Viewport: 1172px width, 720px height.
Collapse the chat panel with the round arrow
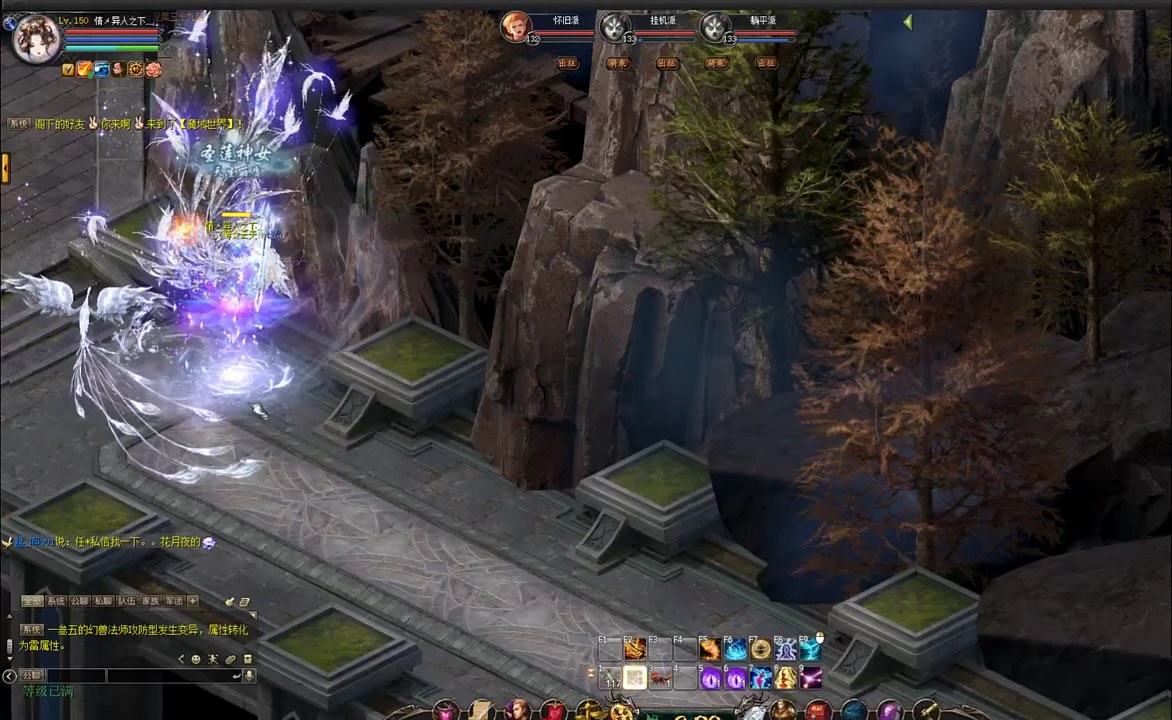(x=10, y=676)
